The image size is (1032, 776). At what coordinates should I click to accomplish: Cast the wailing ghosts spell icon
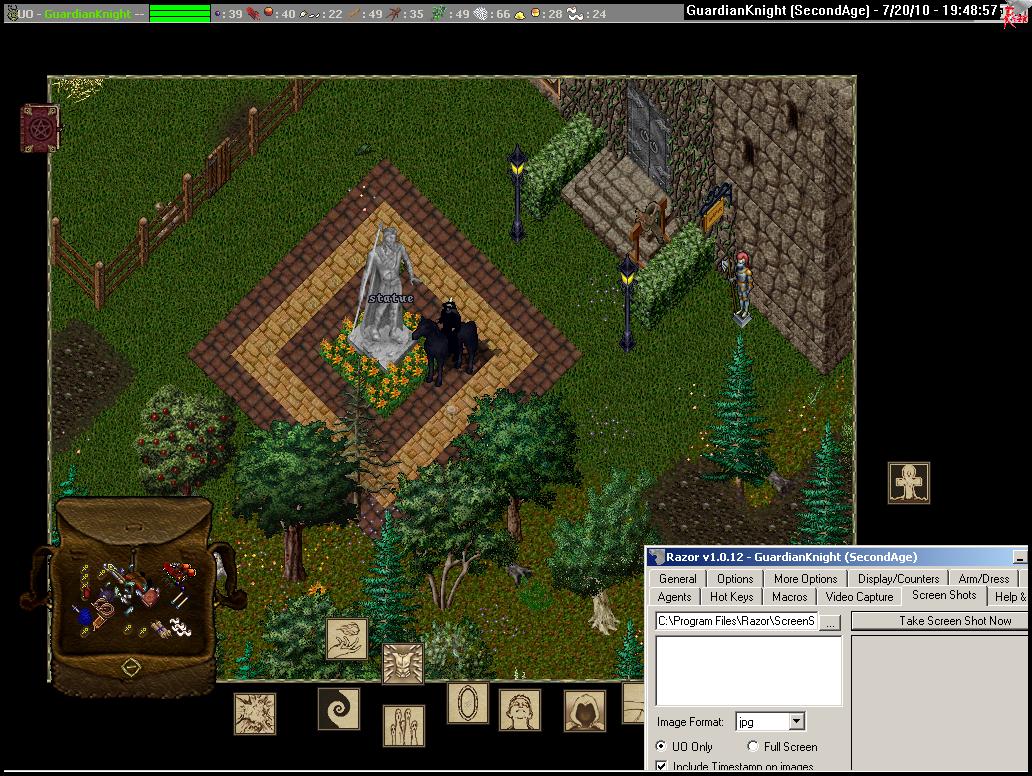(x=403, y=726)
